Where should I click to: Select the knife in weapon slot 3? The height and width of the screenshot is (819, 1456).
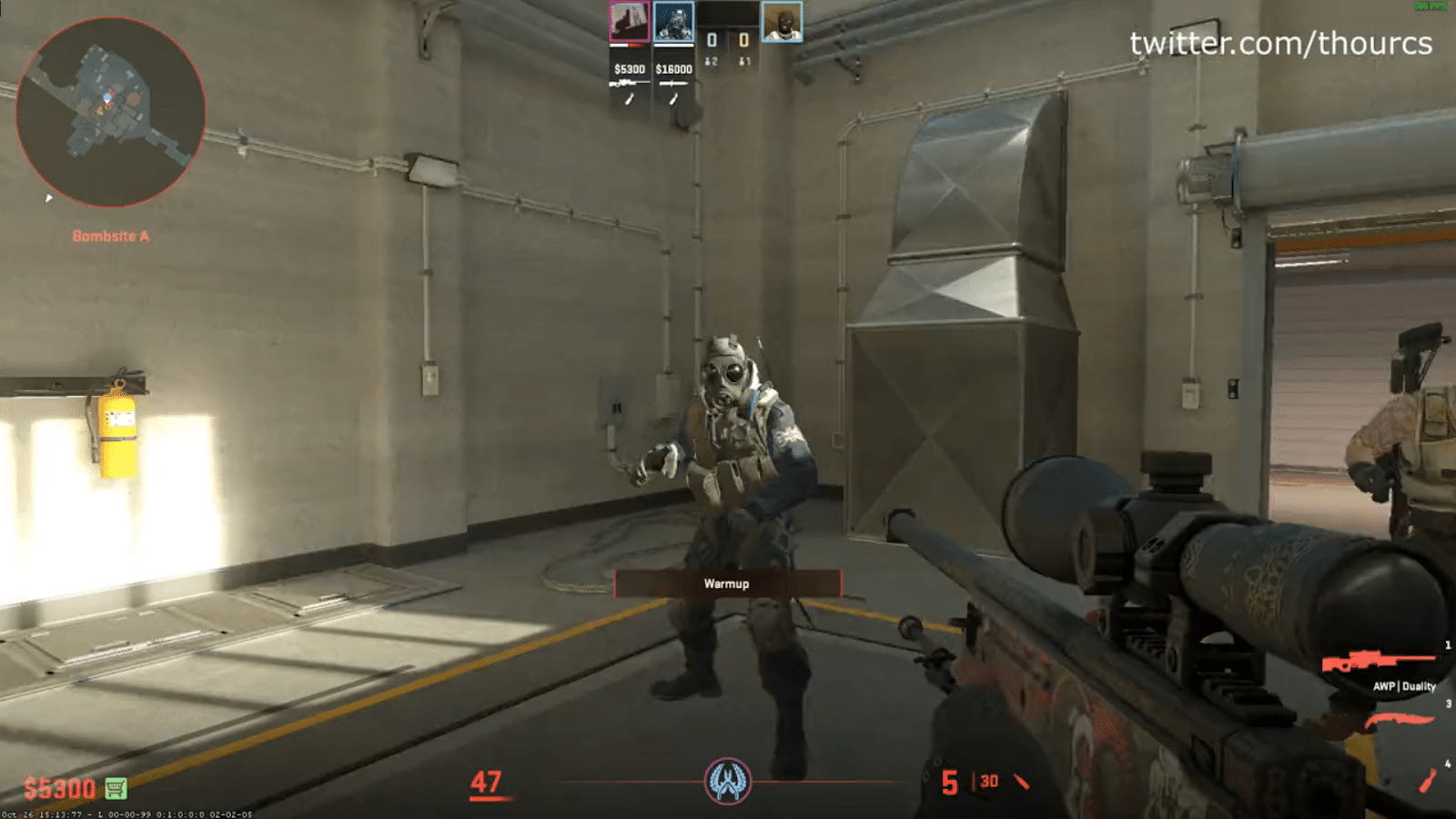point(1400,718)
